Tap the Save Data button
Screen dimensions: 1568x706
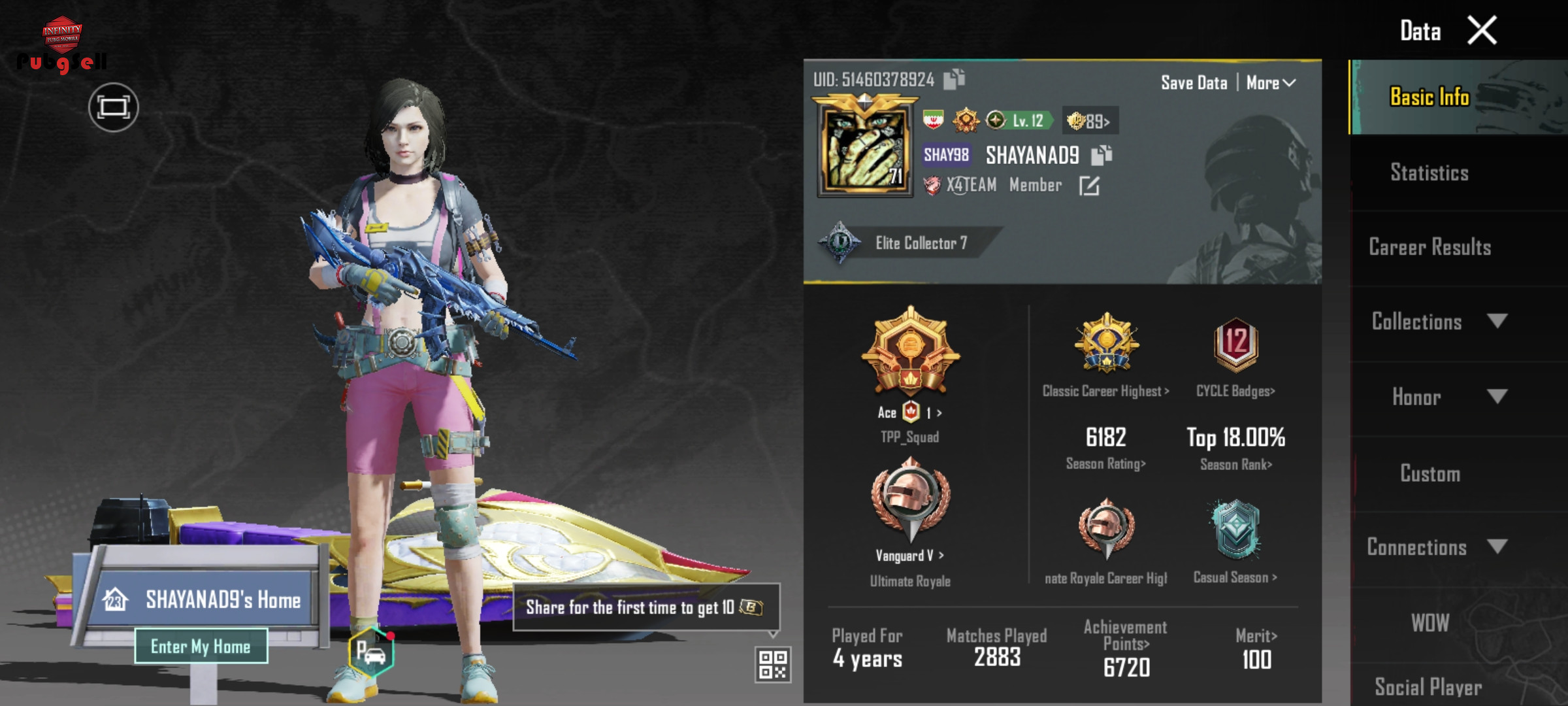[1194, 83]
